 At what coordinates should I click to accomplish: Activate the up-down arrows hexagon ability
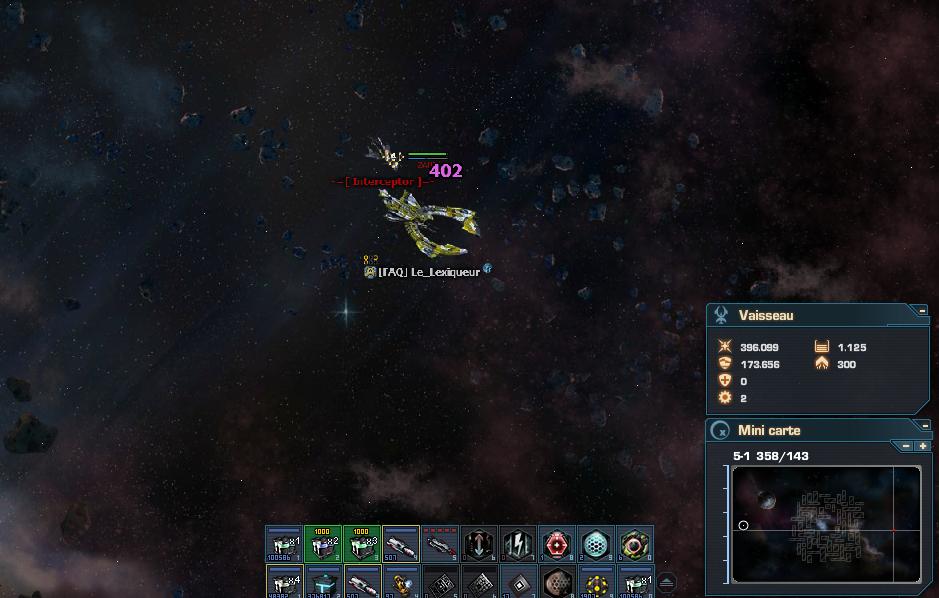[x=479, y=545]
